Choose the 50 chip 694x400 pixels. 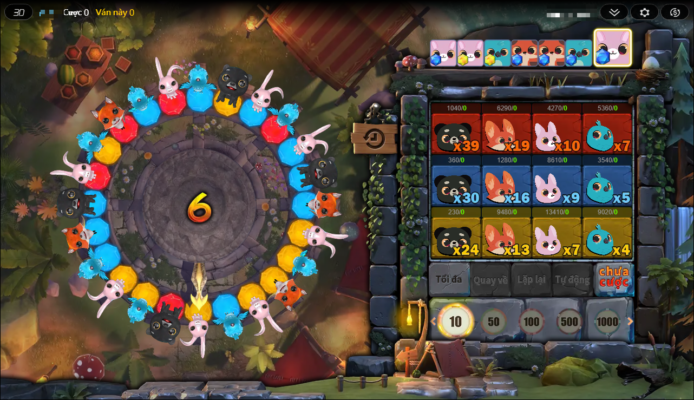pos(493,322)
